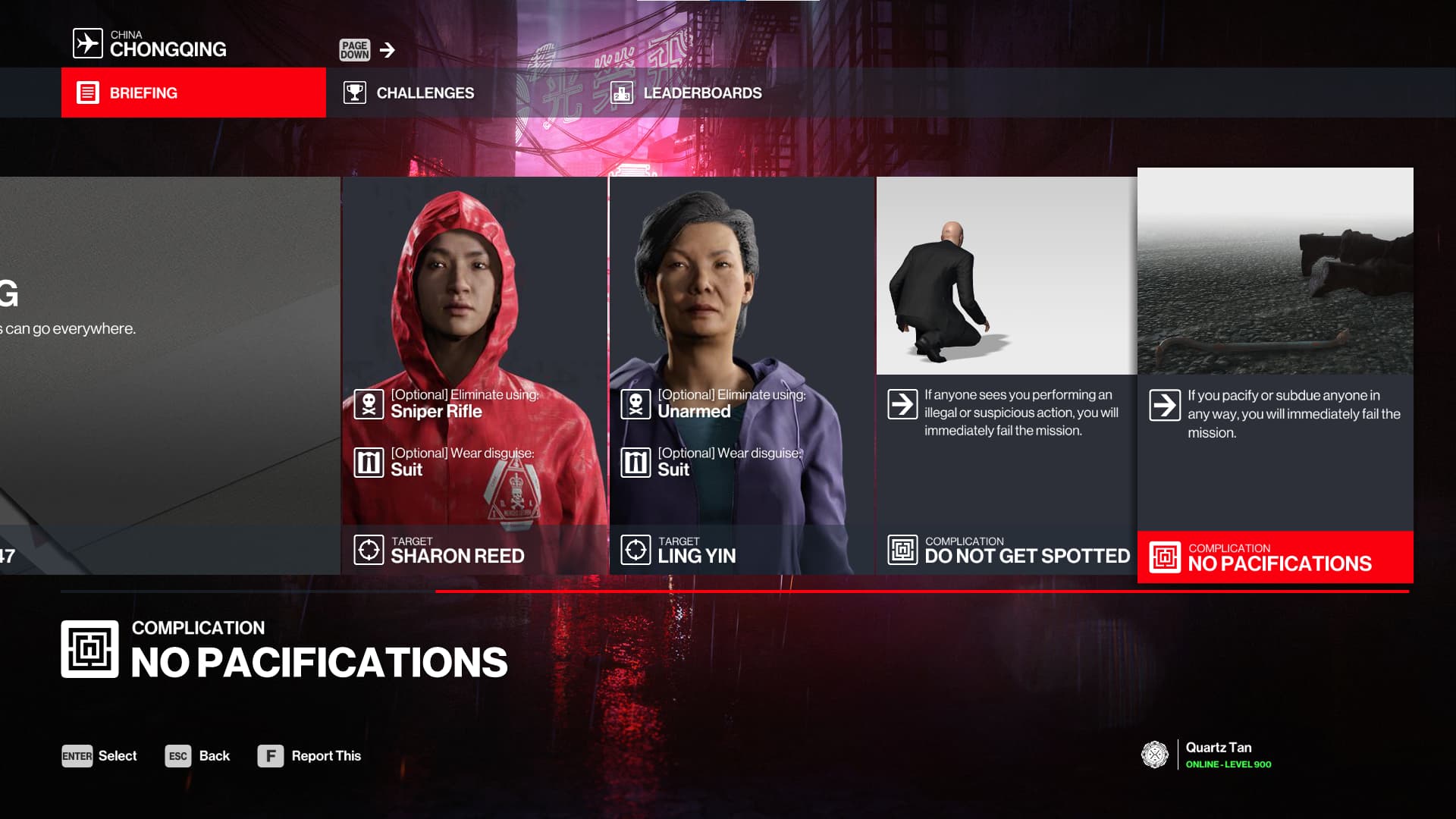This screenshot has height=819, width=1456.
Task: Open the Quartz Tan player profile
Action: click(x=1207, y=755)
